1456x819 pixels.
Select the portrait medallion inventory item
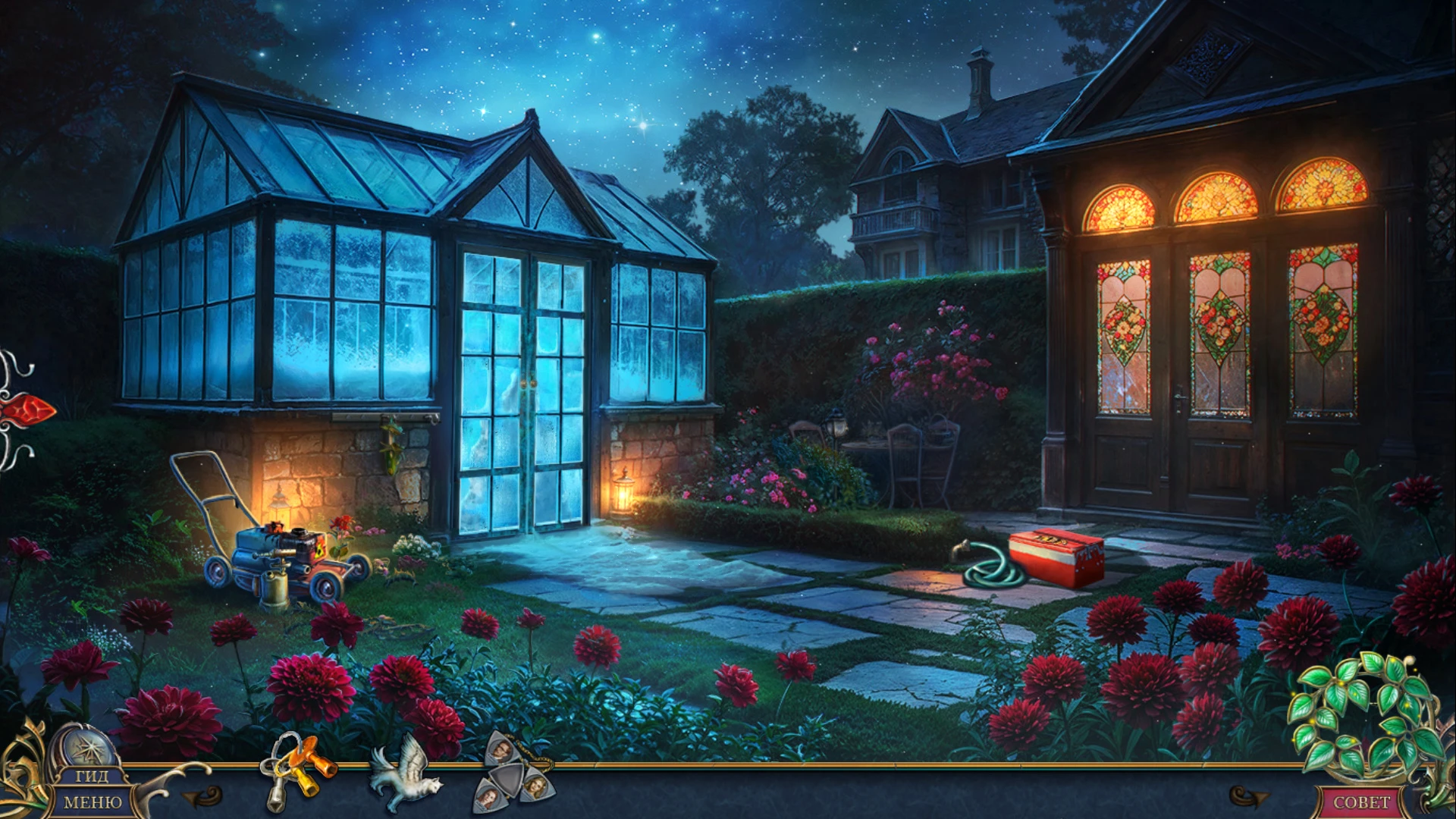513,770
